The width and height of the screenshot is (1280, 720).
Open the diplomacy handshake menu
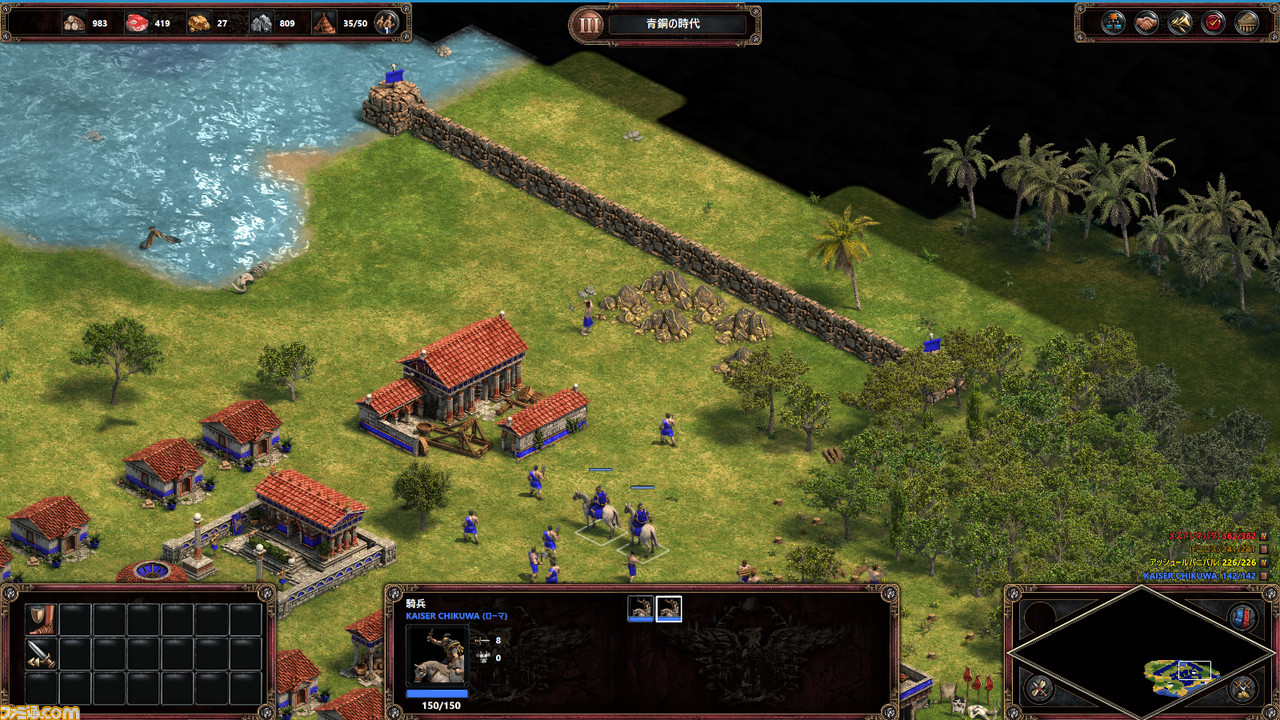point(1147,22)
